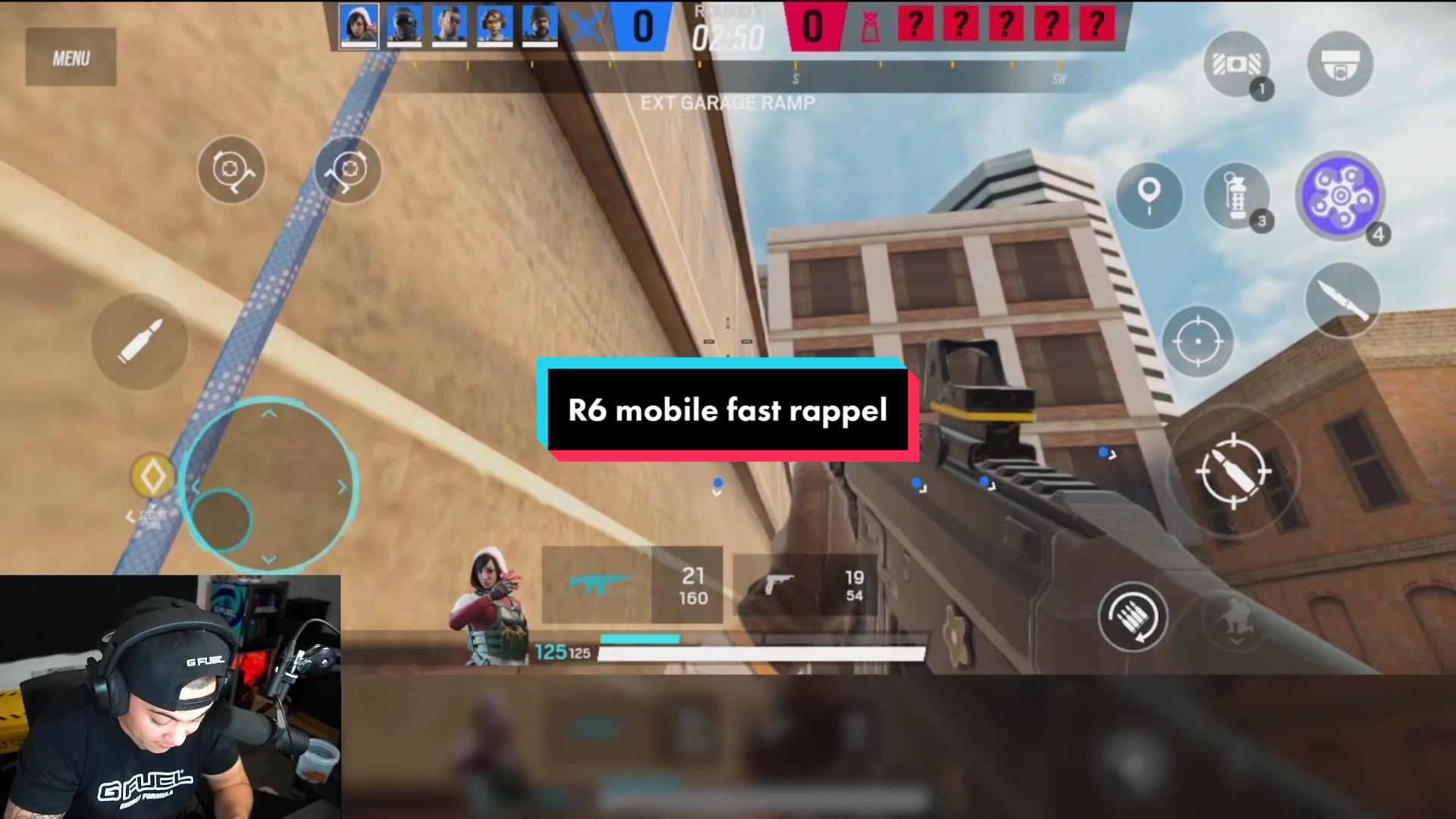Place a ping with the location marker
Screen dimensions: 1456x819
[x=1149, y=195]
